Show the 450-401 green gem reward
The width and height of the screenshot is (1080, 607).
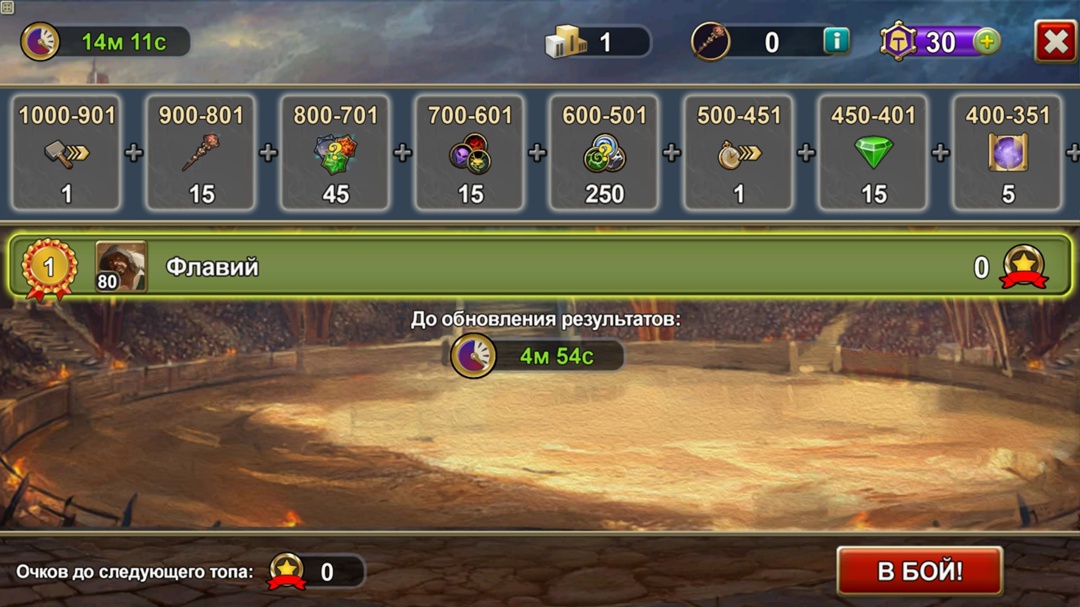point(873,153)
